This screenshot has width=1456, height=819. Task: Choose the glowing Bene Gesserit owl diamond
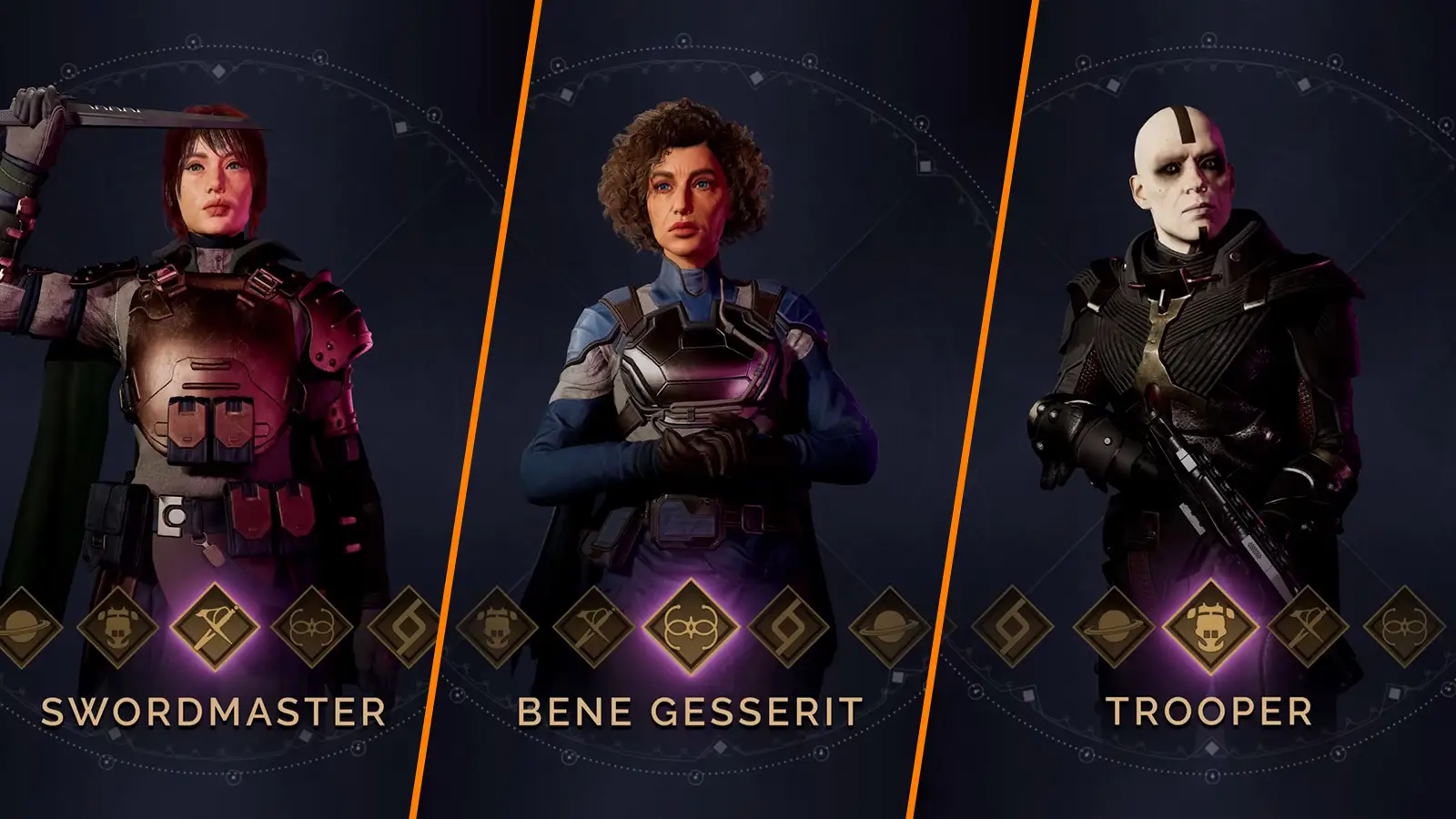[693, 628]
